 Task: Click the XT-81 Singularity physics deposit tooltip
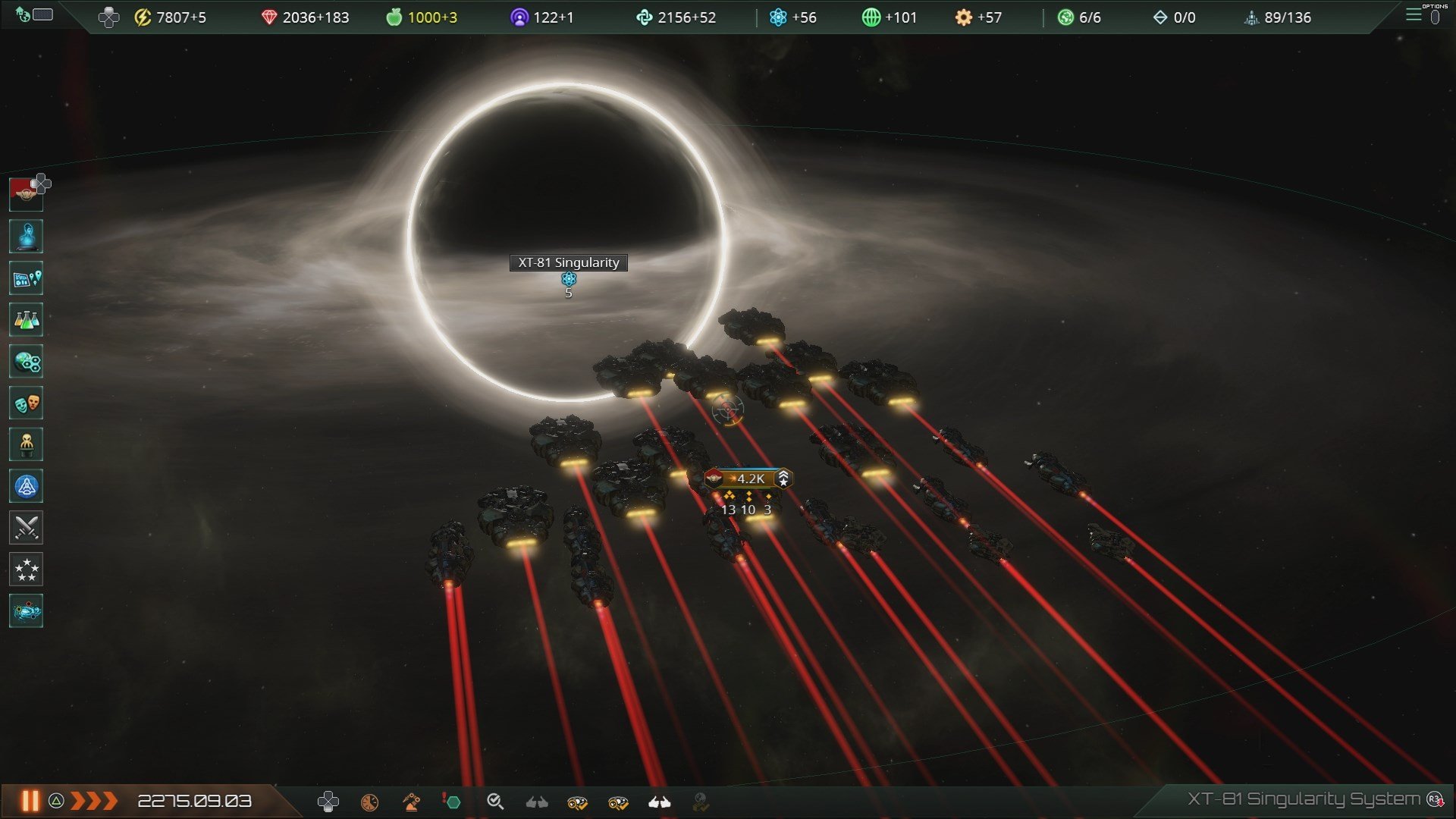568,279
